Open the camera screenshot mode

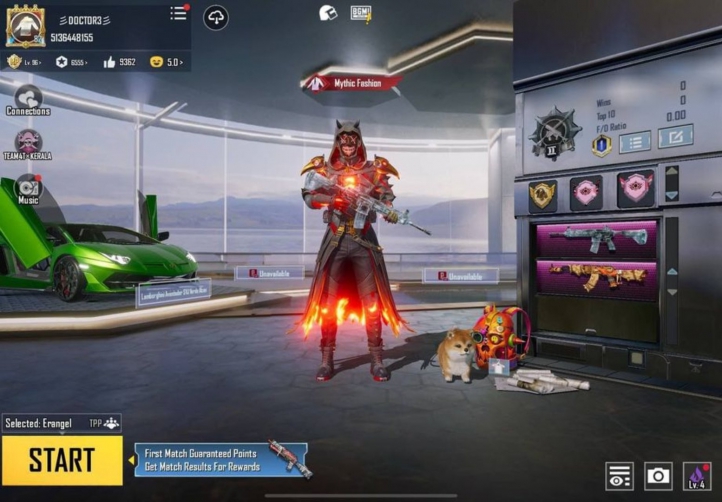(658, 476)
